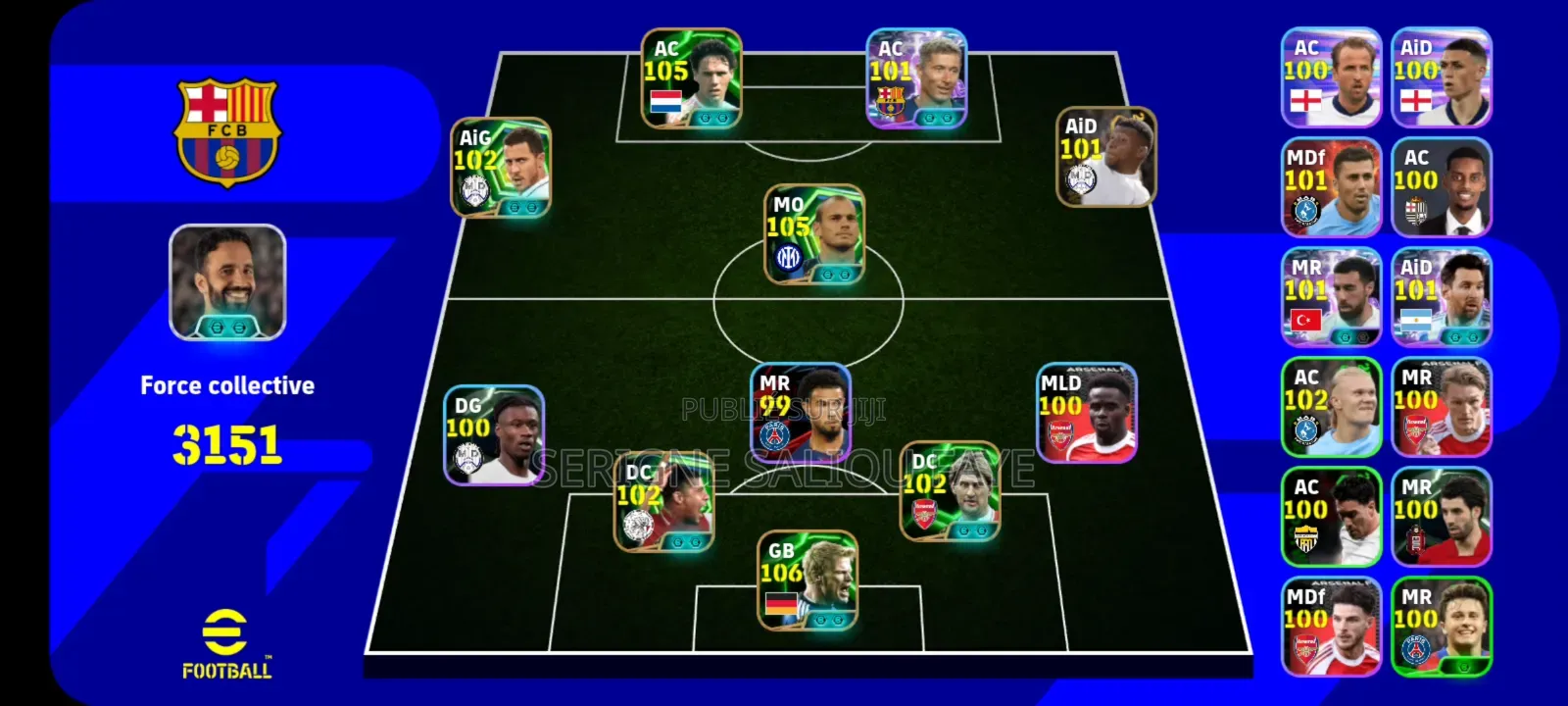Choose the MO 105 midfielder card
This screenshot has width=1568, height=706.
814,235
